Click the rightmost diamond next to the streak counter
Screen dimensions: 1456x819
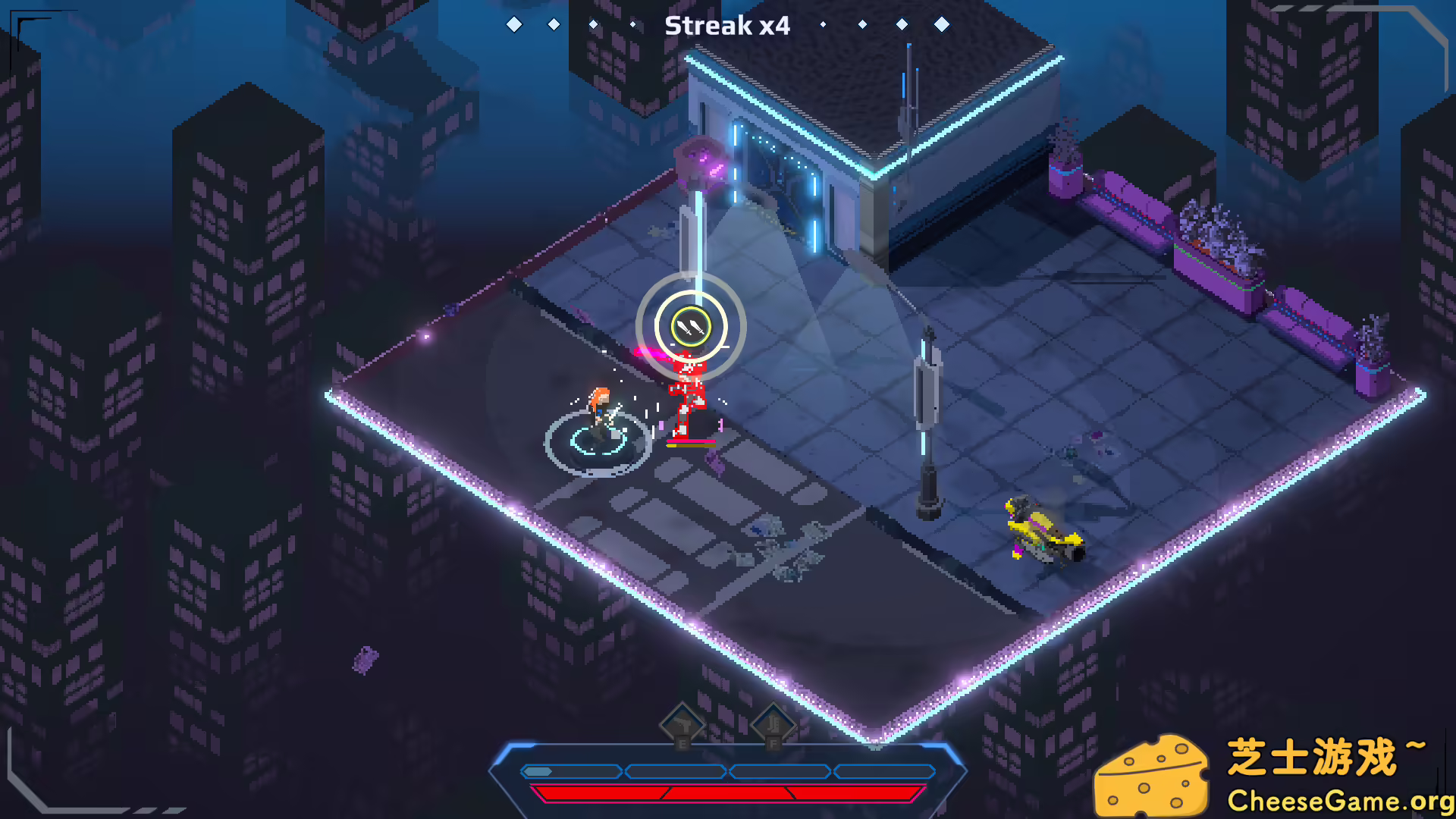(940, 24)
